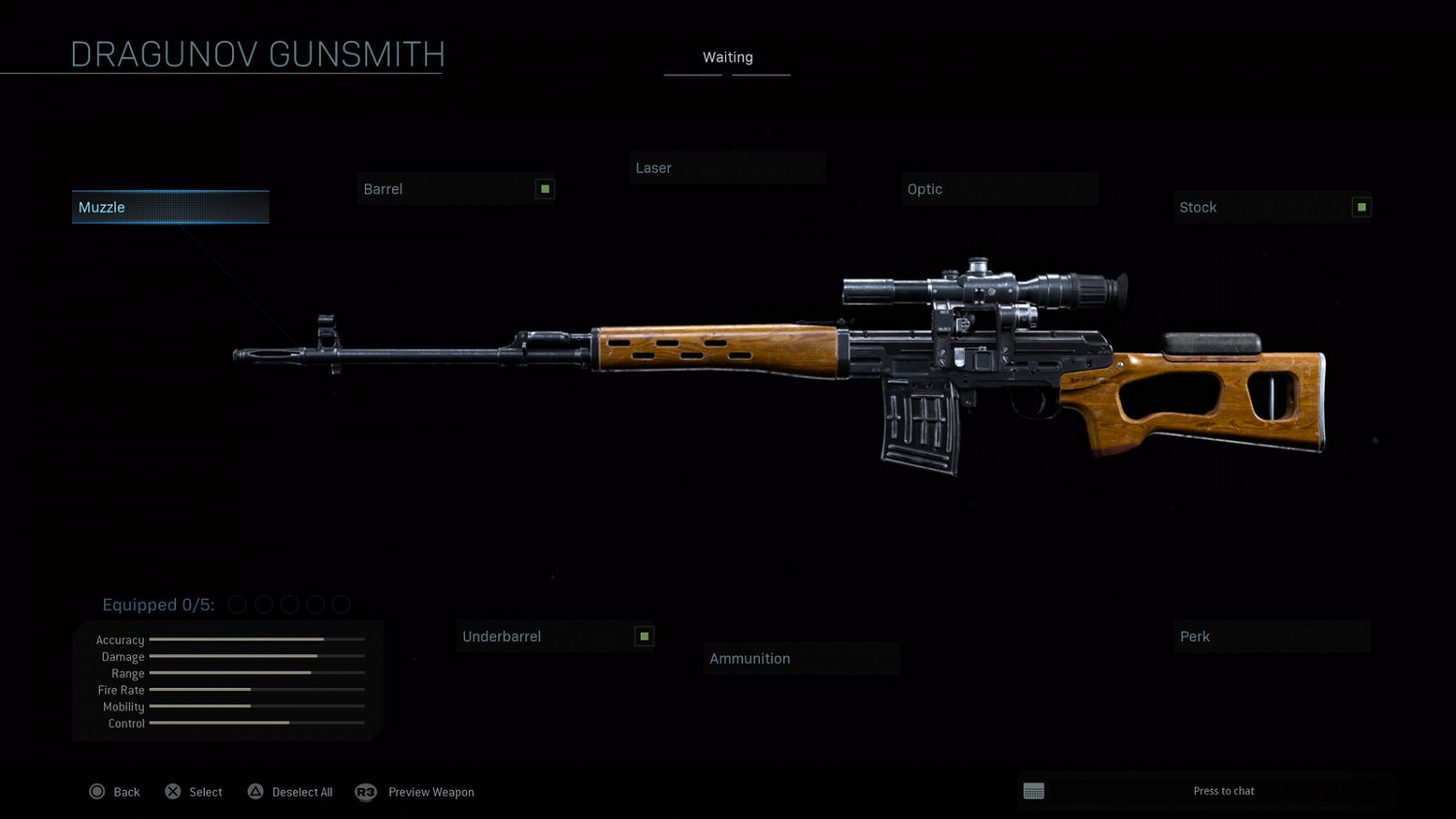The image size is (1456, 819).
Task: Open the Barrel attachment slot
Action: (x=455, y=189)
